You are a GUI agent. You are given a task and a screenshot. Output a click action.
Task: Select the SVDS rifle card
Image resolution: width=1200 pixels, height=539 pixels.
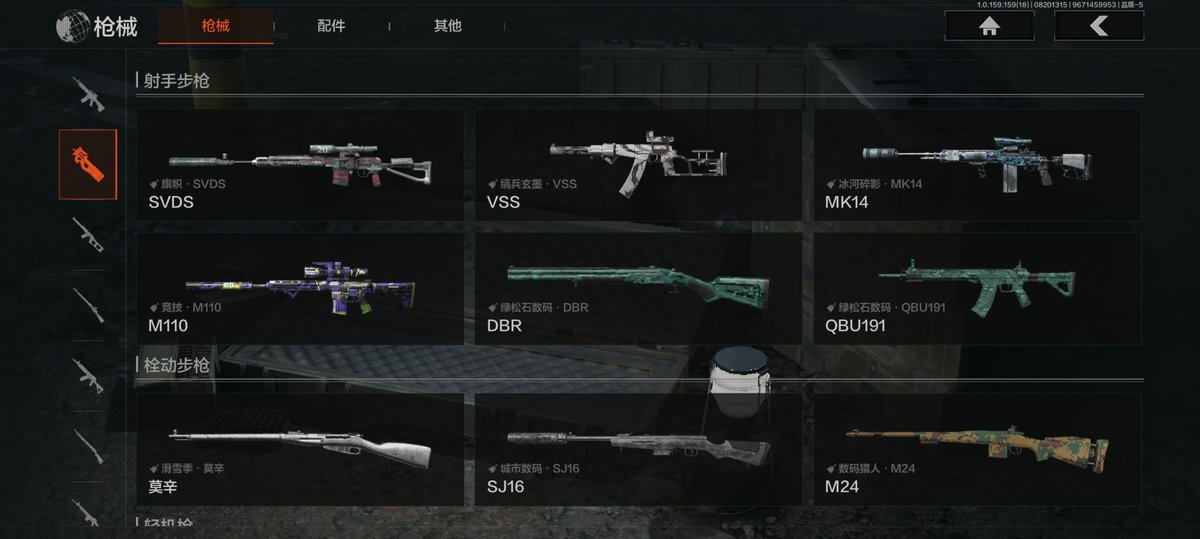click(299, 165)
